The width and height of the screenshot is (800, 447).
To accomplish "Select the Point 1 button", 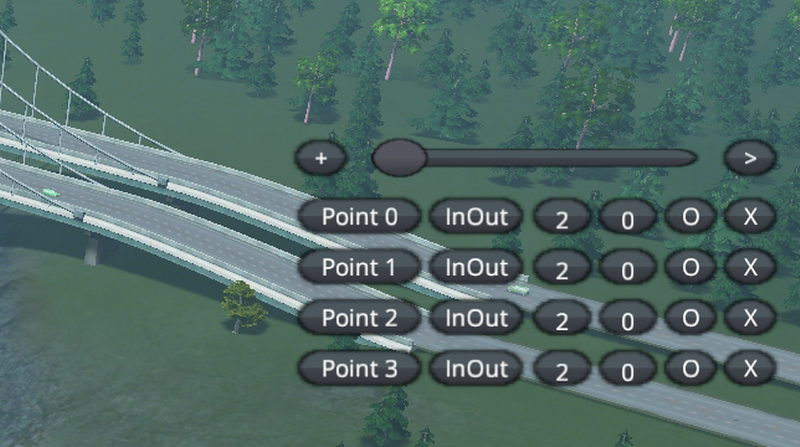I will [x=358, y=267].
